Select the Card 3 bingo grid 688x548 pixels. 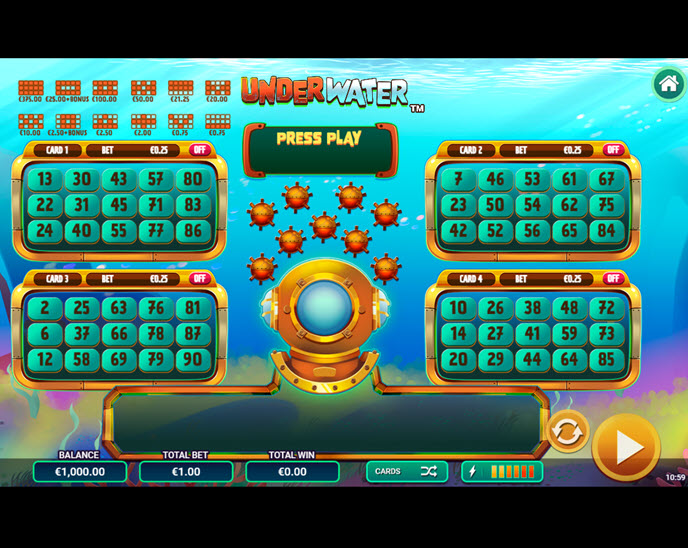tap(119, 334)
